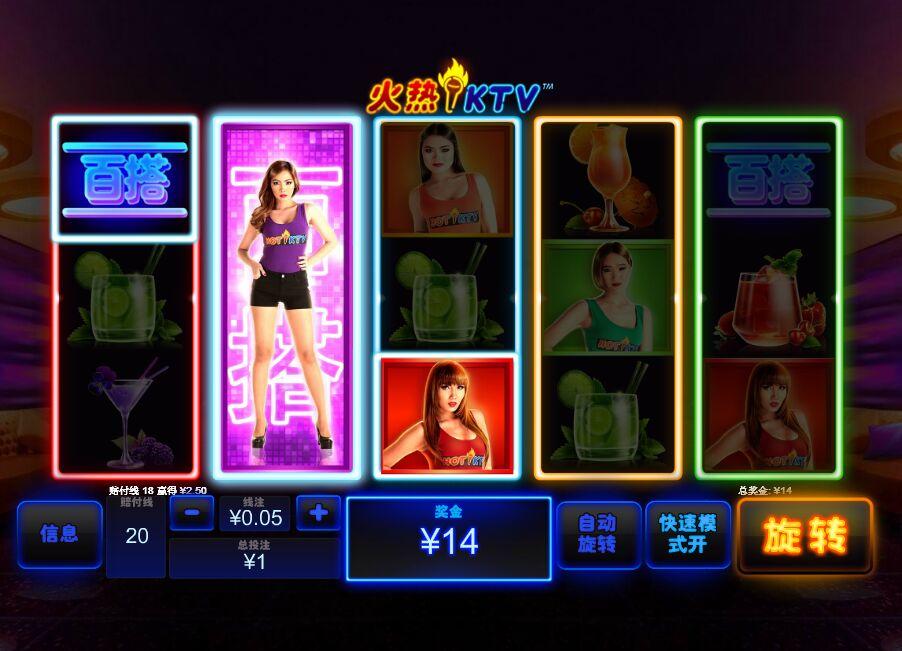The image size is (902, 651).
Task: Open the 信息 info panel
Action: point(59,534)
